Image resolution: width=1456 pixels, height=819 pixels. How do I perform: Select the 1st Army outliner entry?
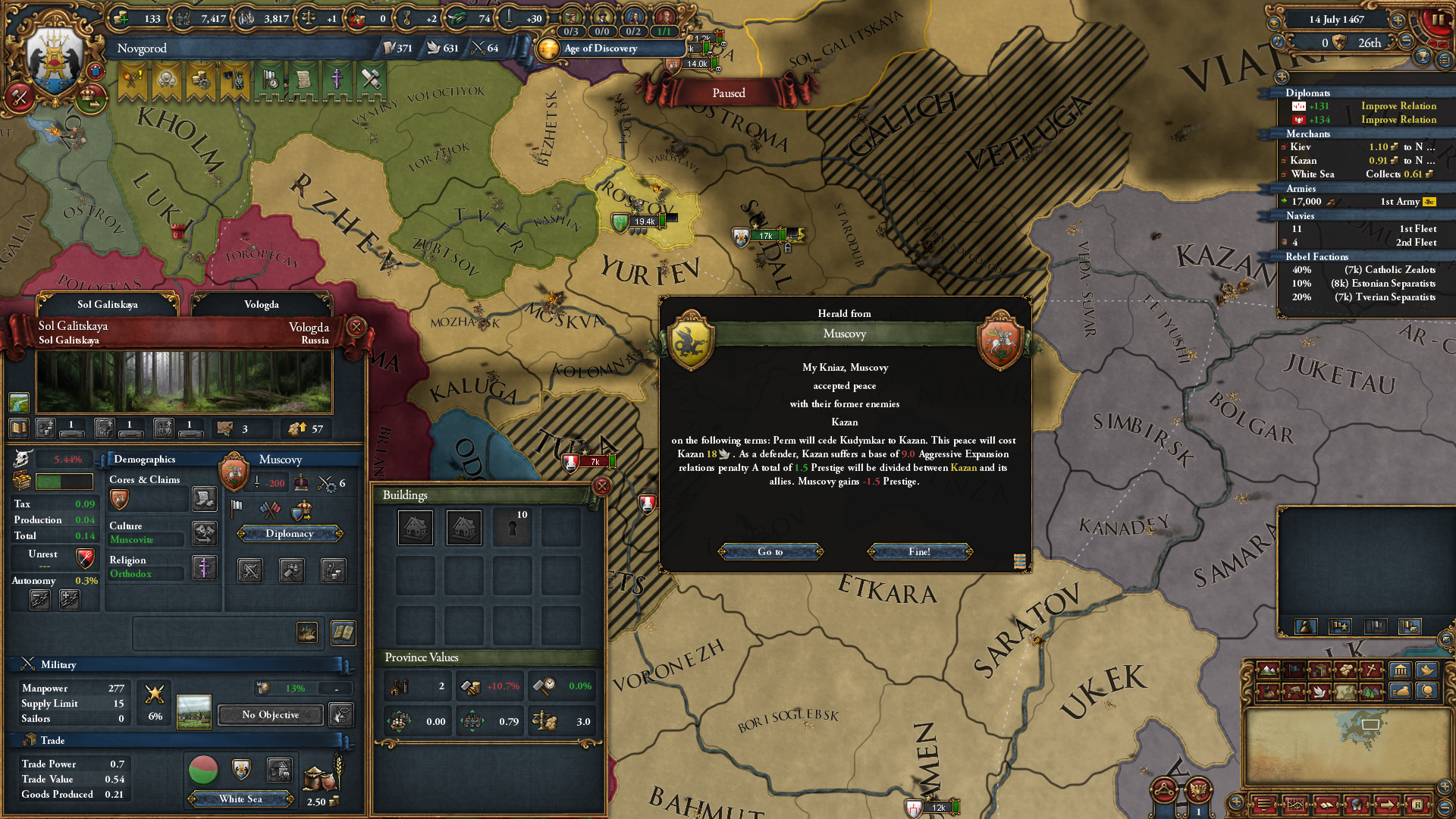1357,201
